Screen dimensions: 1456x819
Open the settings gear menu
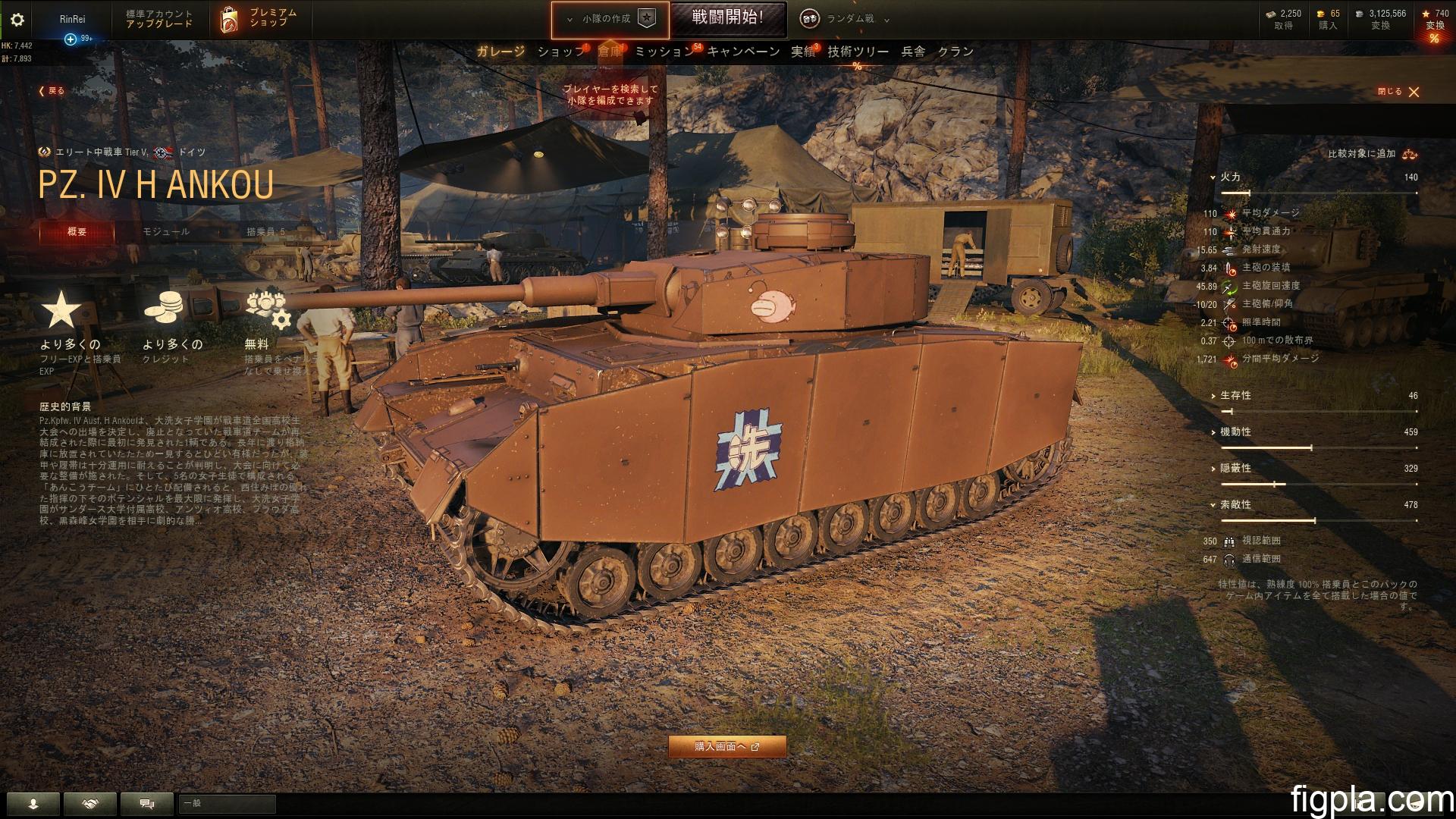tap(17, 20)
